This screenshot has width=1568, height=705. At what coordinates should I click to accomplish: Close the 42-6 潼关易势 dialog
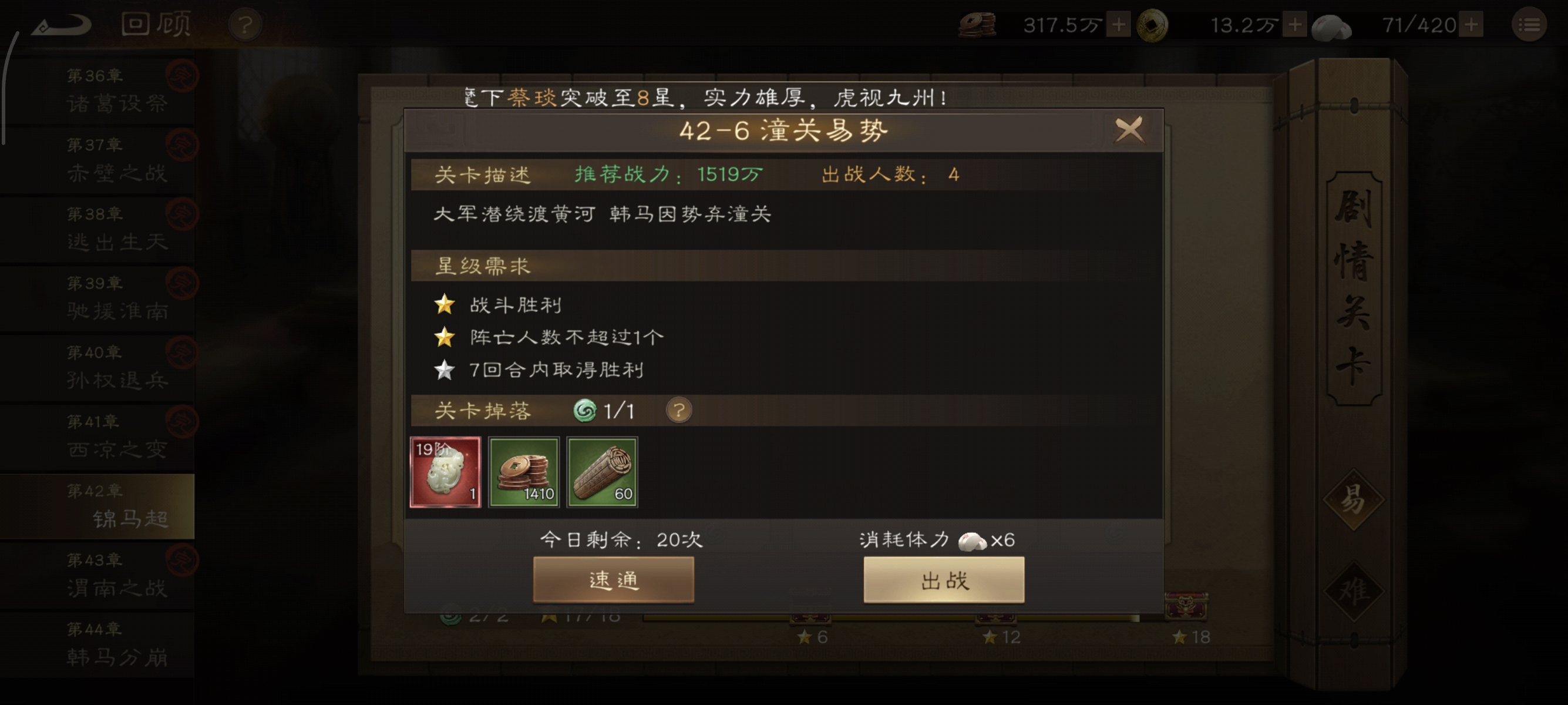point(1129,130)
